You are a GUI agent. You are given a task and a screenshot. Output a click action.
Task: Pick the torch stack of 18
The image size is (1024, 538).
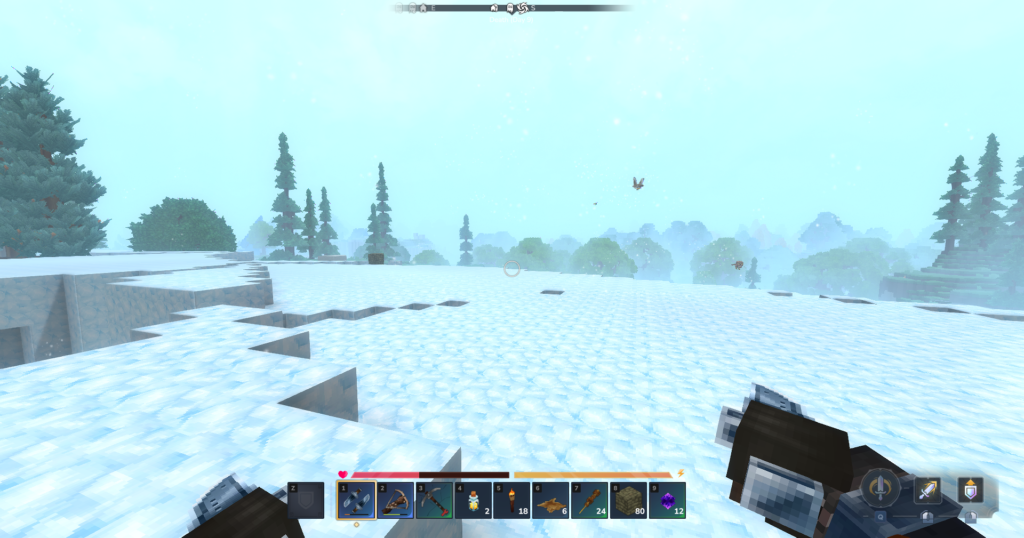coord(512,500)
